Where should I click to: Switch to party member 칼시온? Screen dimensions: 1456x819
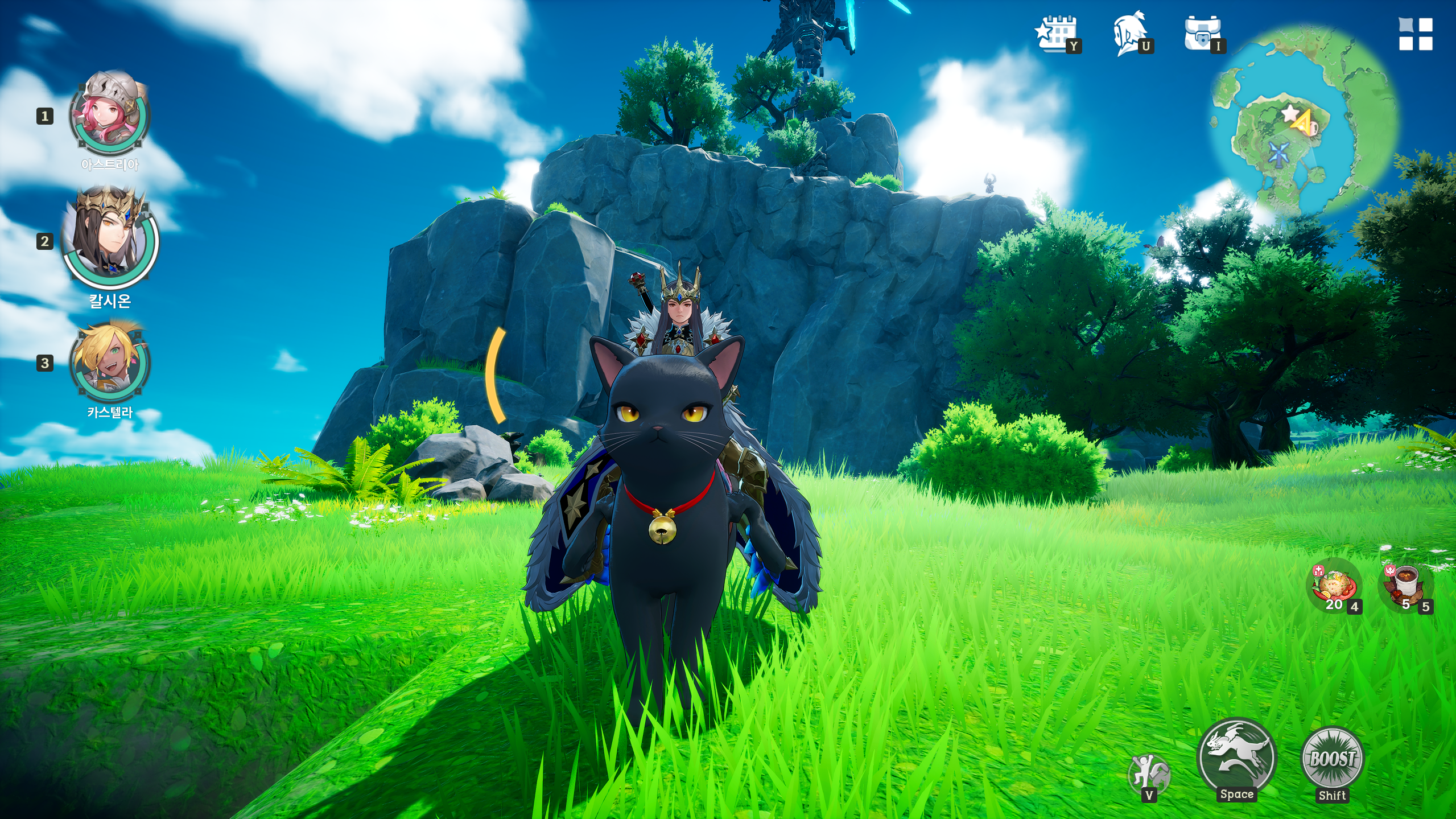(x=109, y=238)
